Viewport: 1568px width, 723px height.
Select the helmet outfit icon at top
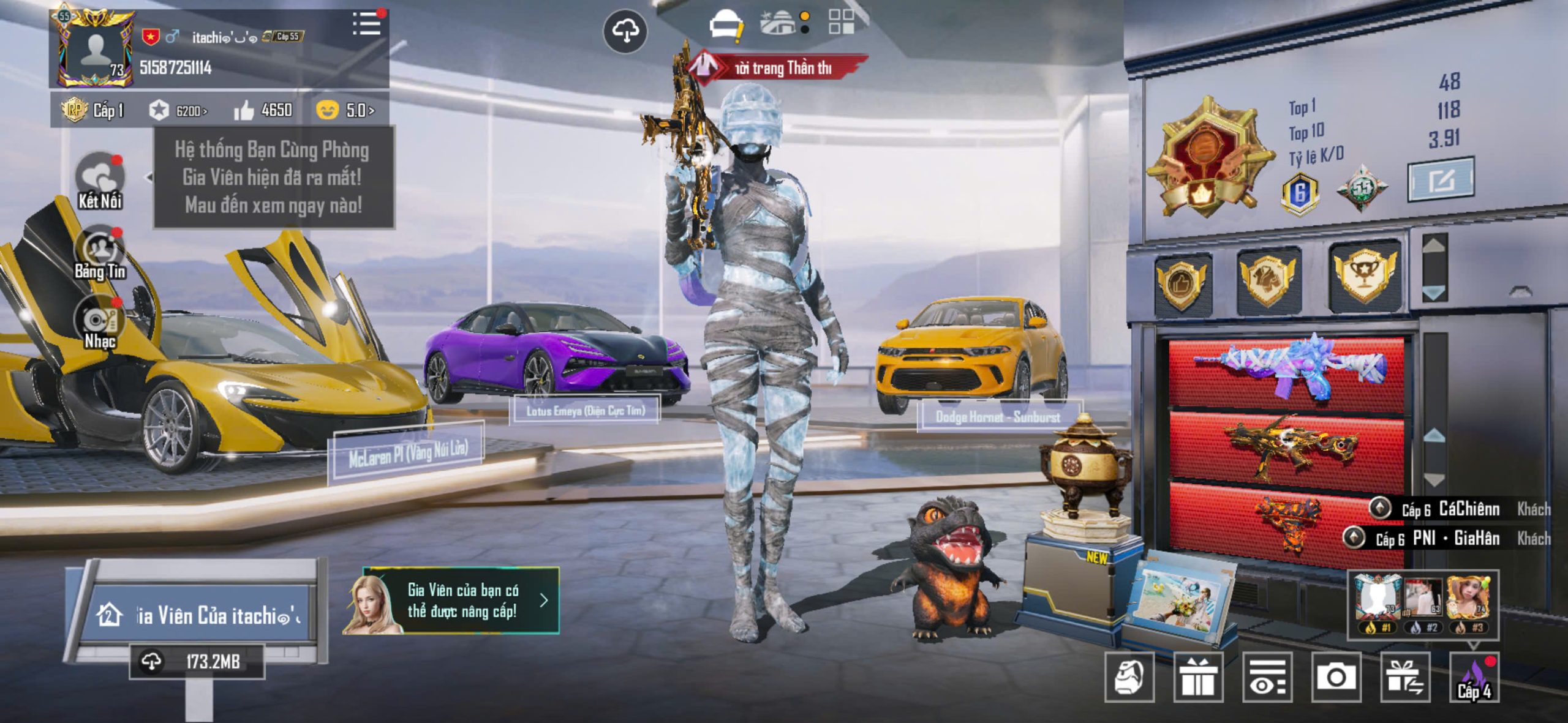[x=725, y=26]
